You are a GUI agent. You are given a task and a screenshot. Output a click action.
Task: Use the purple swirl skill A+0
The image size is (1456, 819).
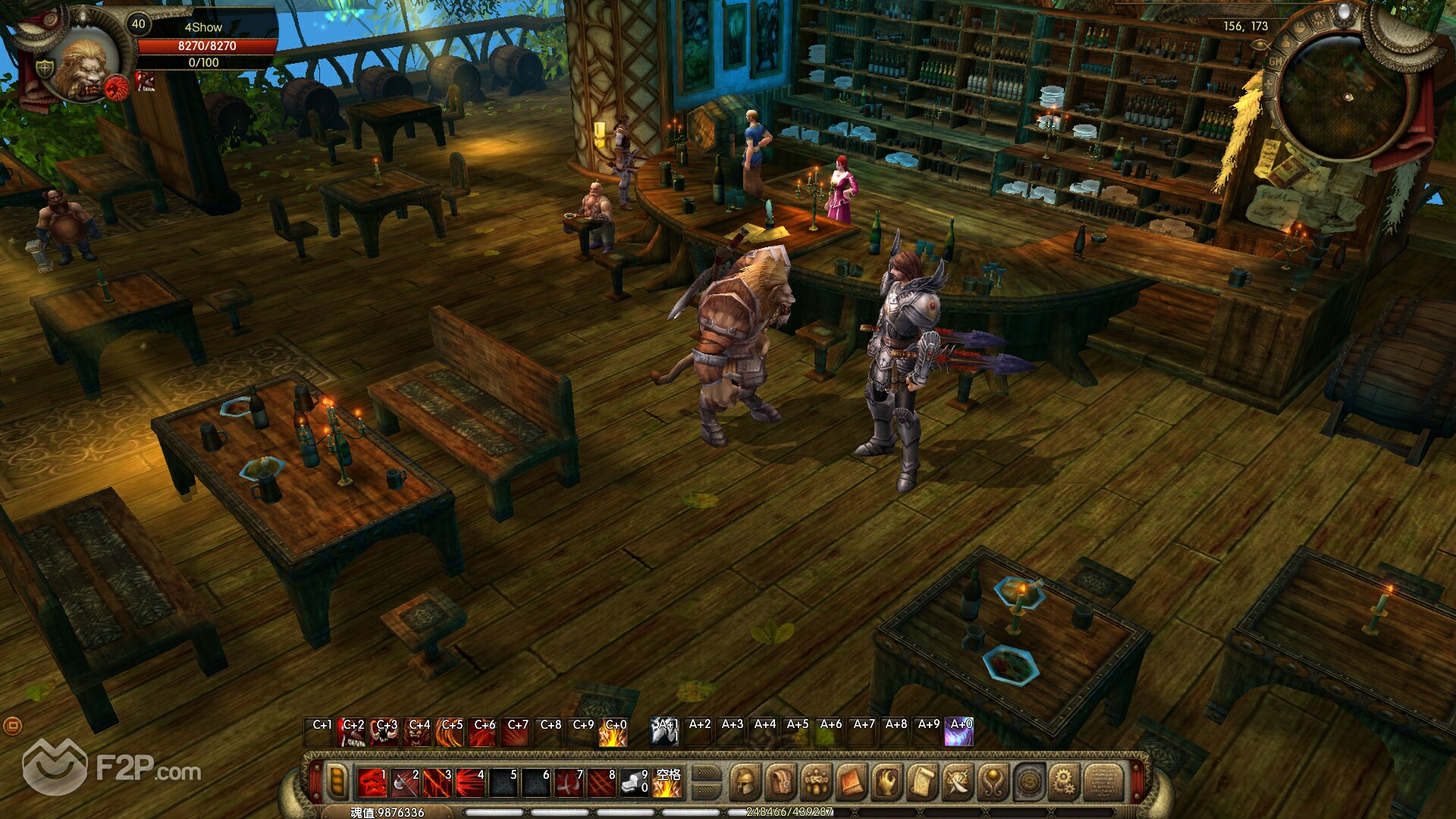pos(959,733)
